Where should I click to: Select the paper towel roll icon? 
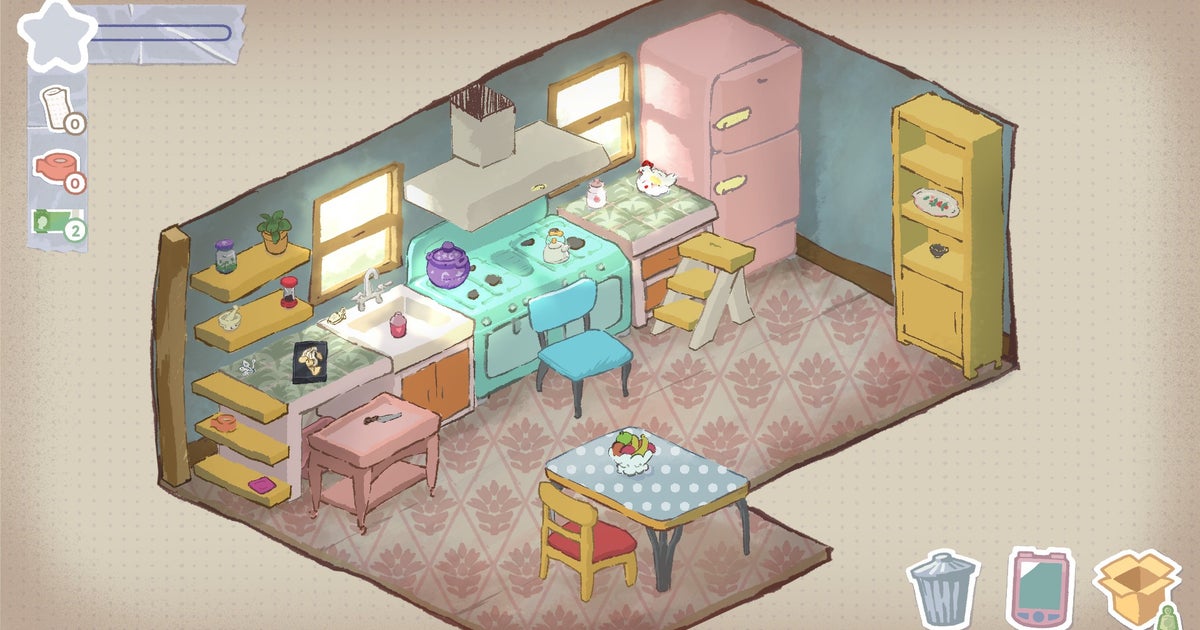click(x=57, y=106)
